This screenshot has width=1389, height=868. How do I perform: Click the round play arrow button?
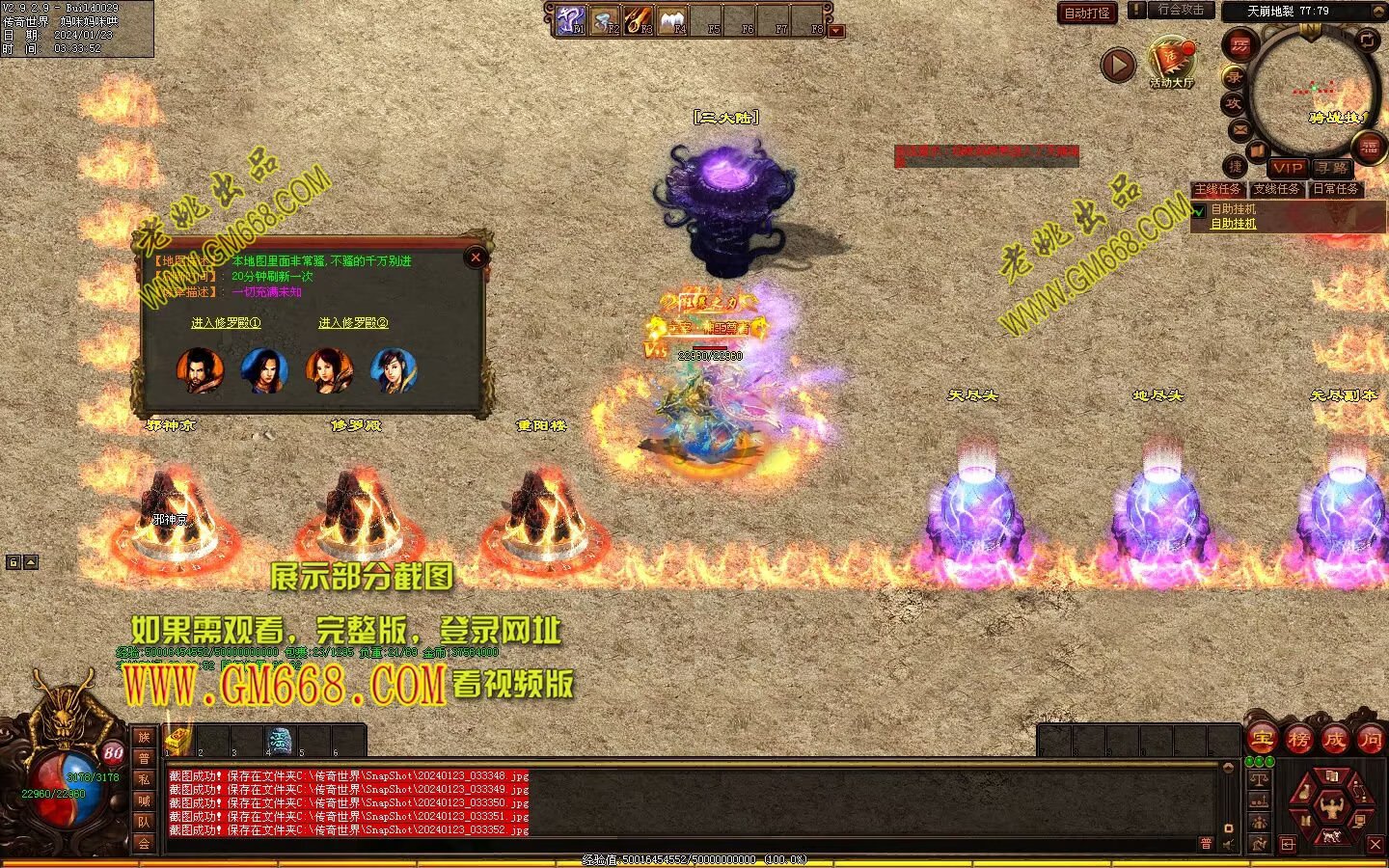coord(1118,65)
